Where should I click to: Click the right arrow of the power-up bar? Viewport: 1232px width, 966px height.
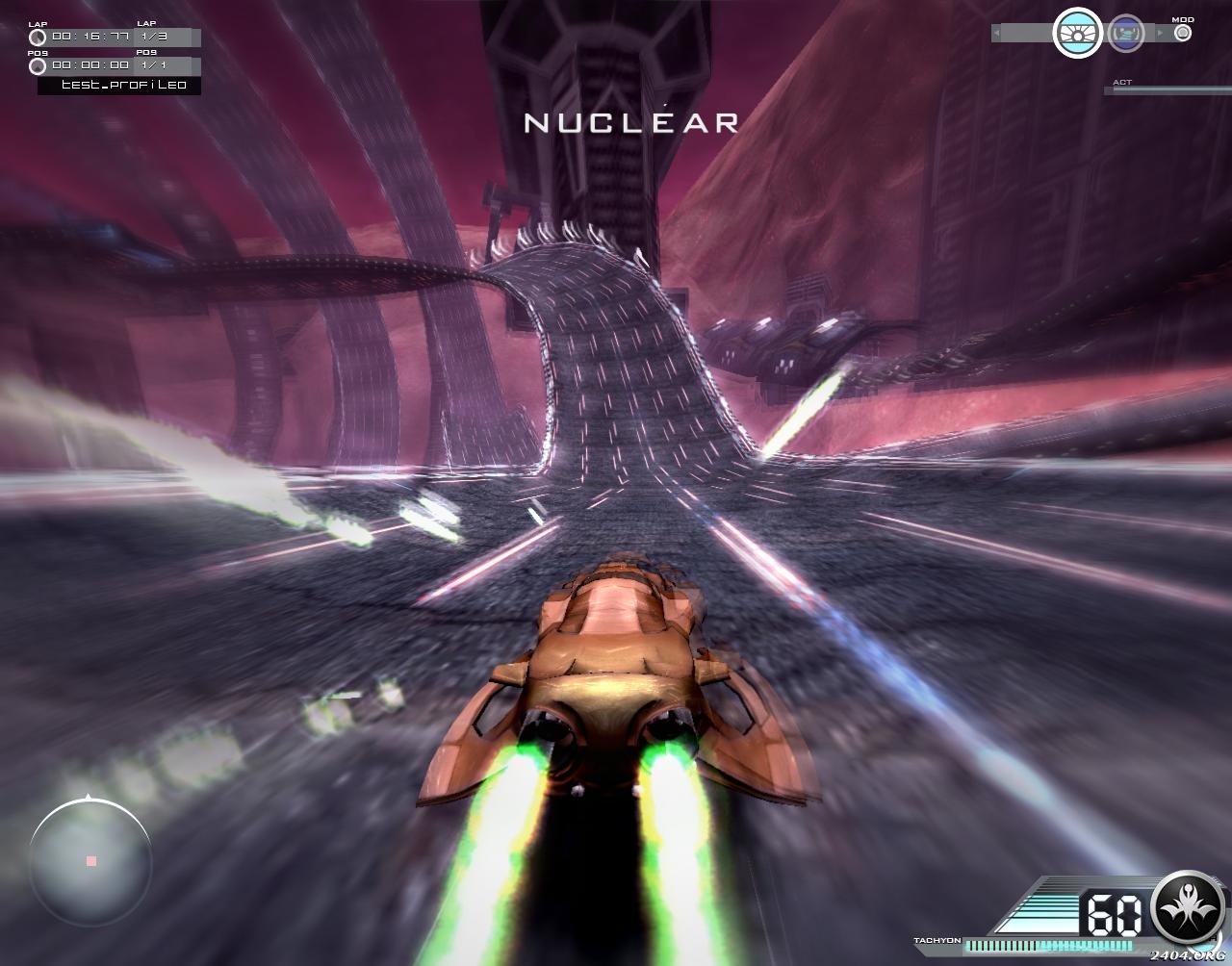(x=1160, y=34)
